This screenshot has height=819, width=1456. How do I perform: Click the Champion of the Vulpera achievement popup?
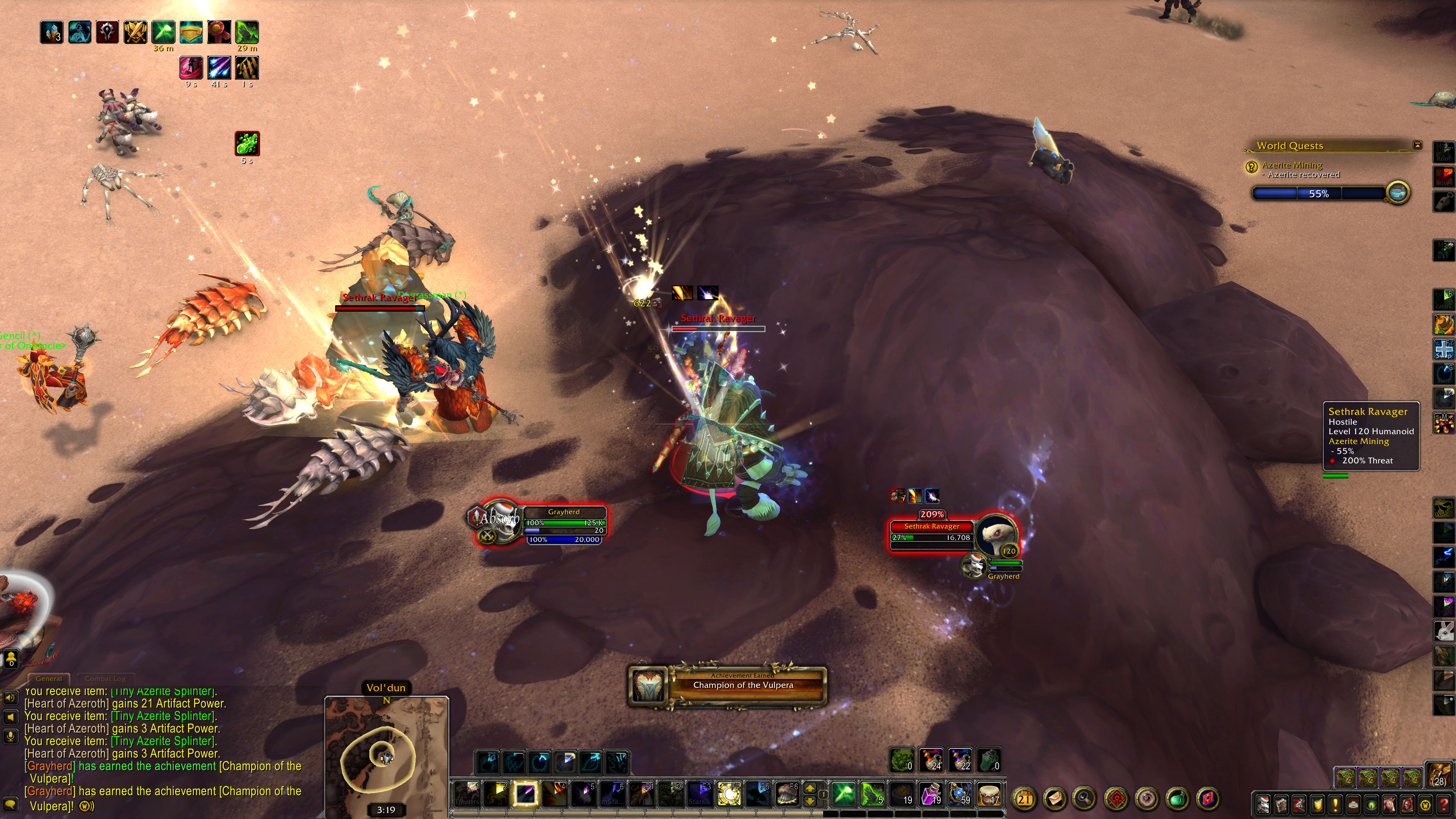(727, 685)
